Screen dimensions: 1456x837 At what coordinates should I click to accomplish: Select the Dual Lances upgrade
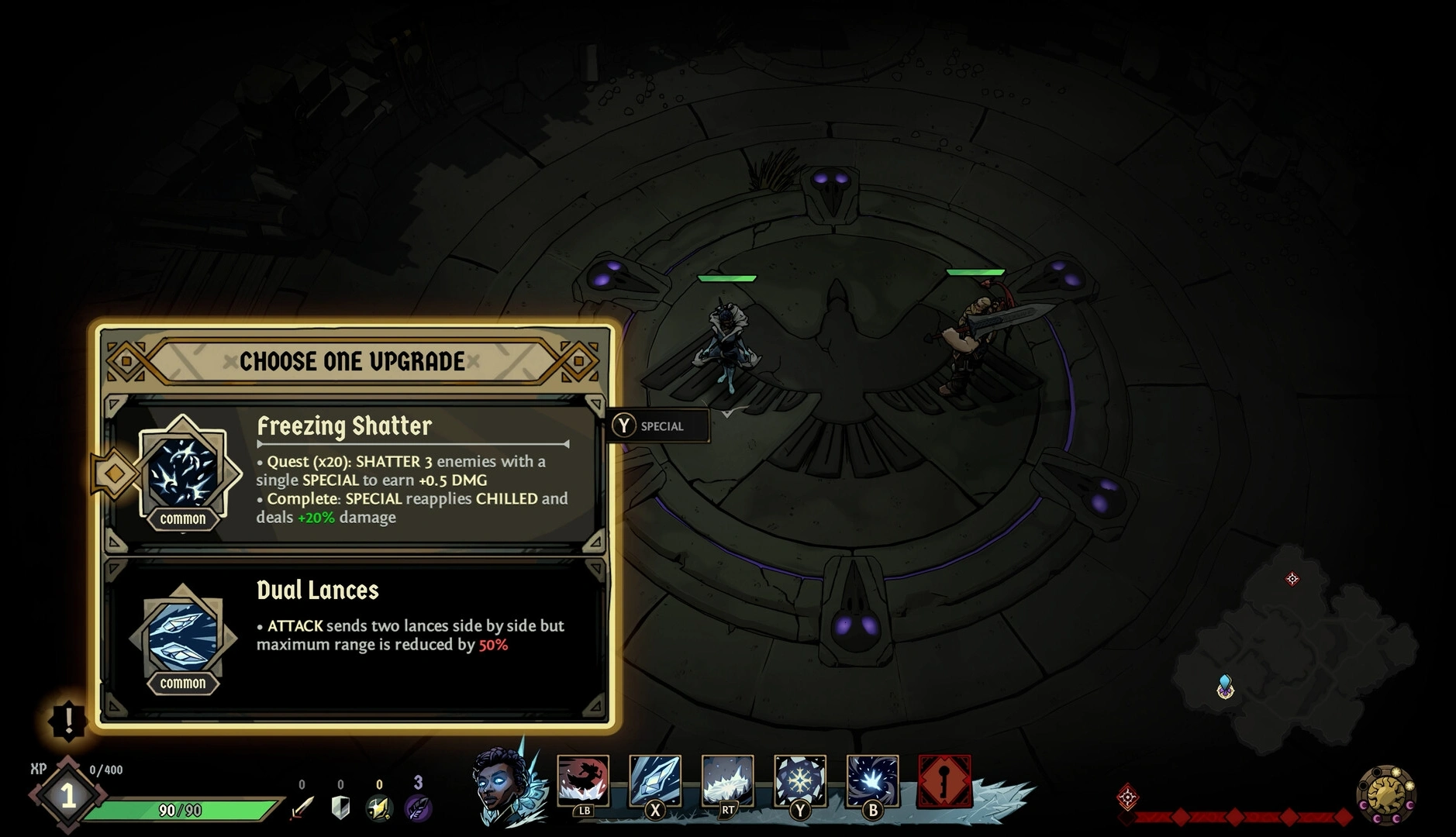coord(354,637)
